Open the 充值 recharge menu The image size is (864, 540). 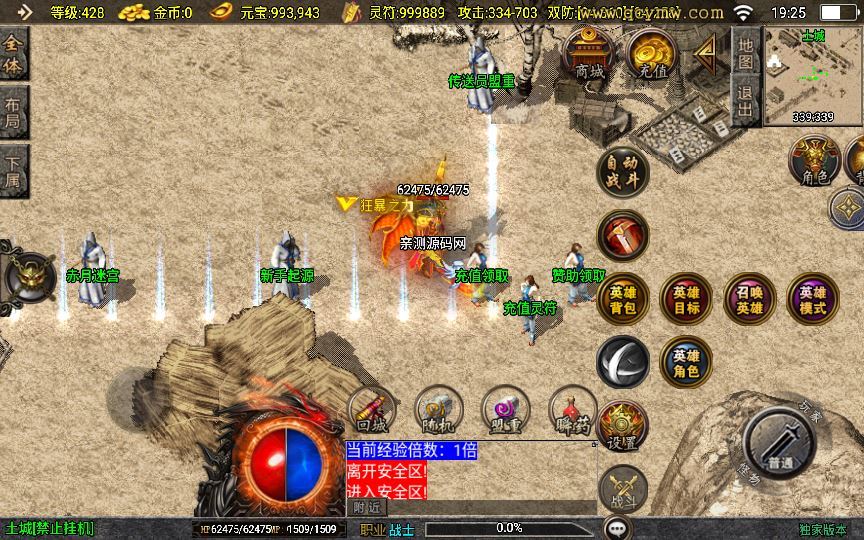(x=650, y=54)
